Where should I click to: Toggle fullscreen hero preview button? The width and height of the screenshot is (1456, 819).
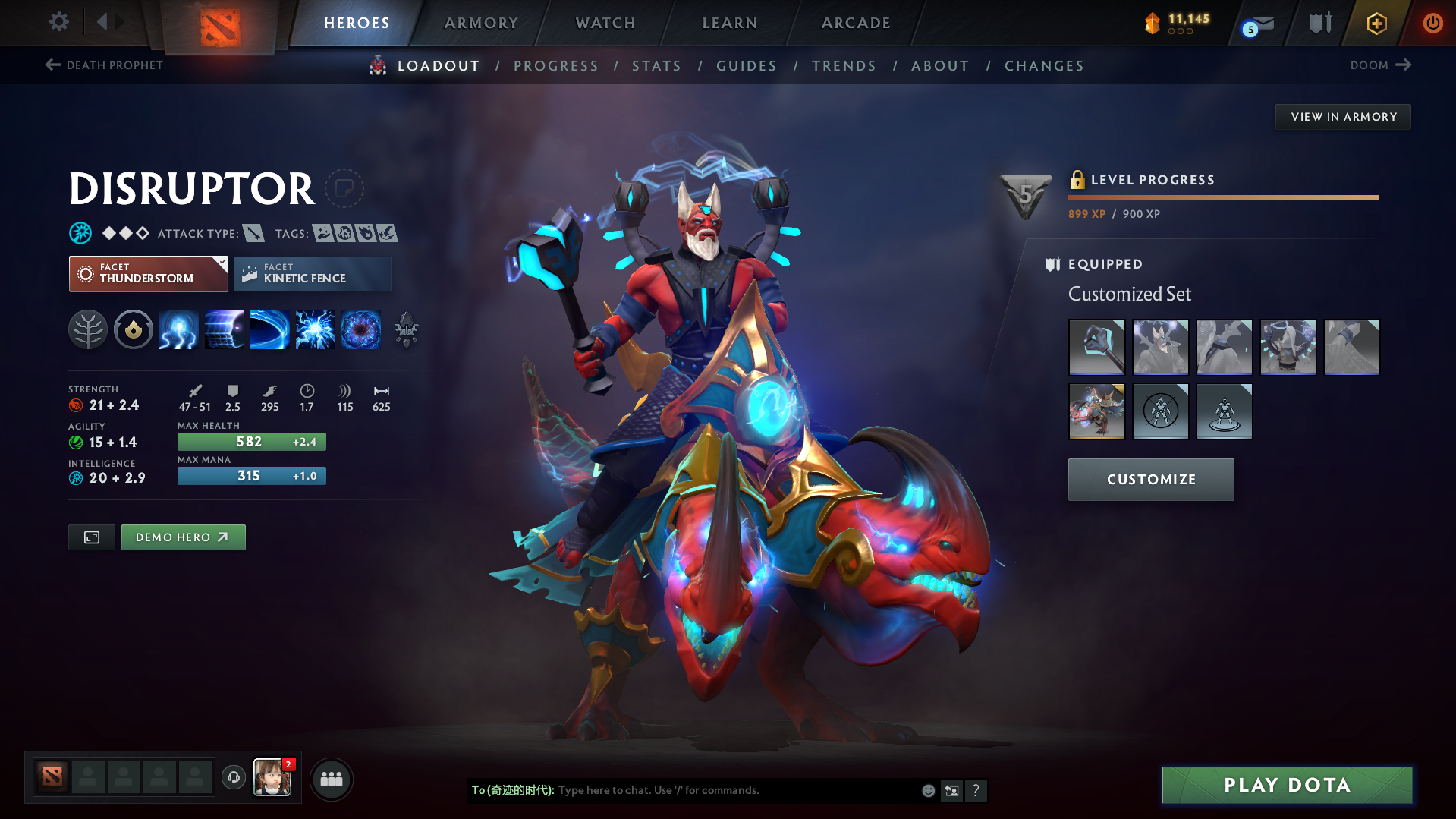point(91,537)
